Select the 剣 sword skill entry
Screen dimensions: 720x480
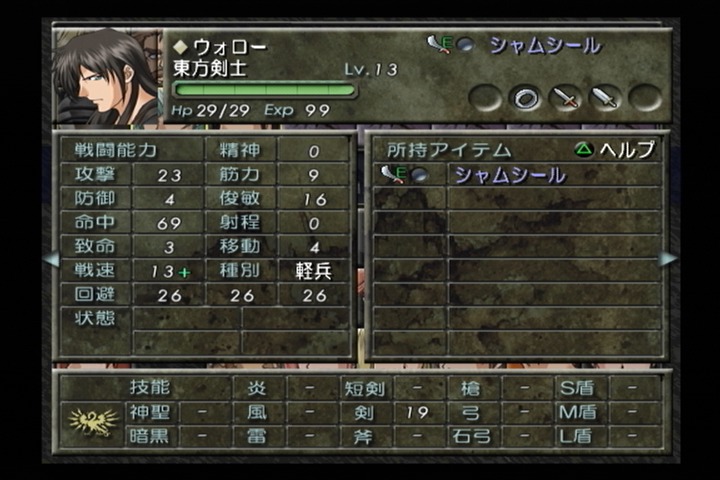coord(362,412)
